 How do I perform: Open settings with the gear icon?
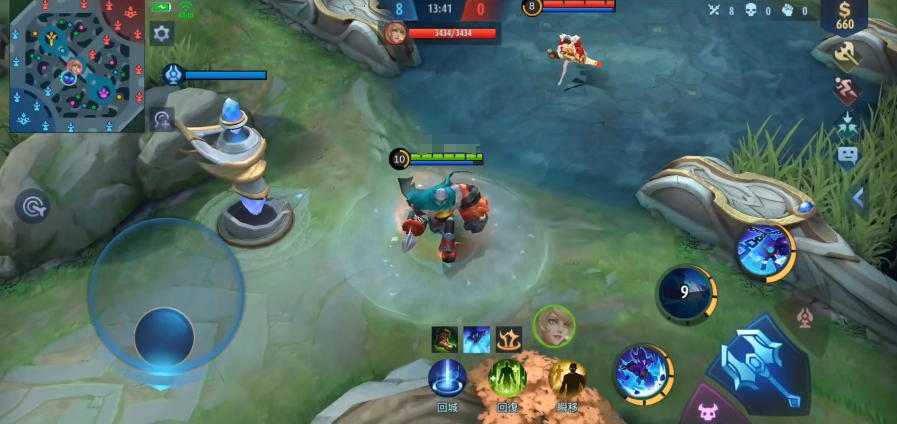161,34
